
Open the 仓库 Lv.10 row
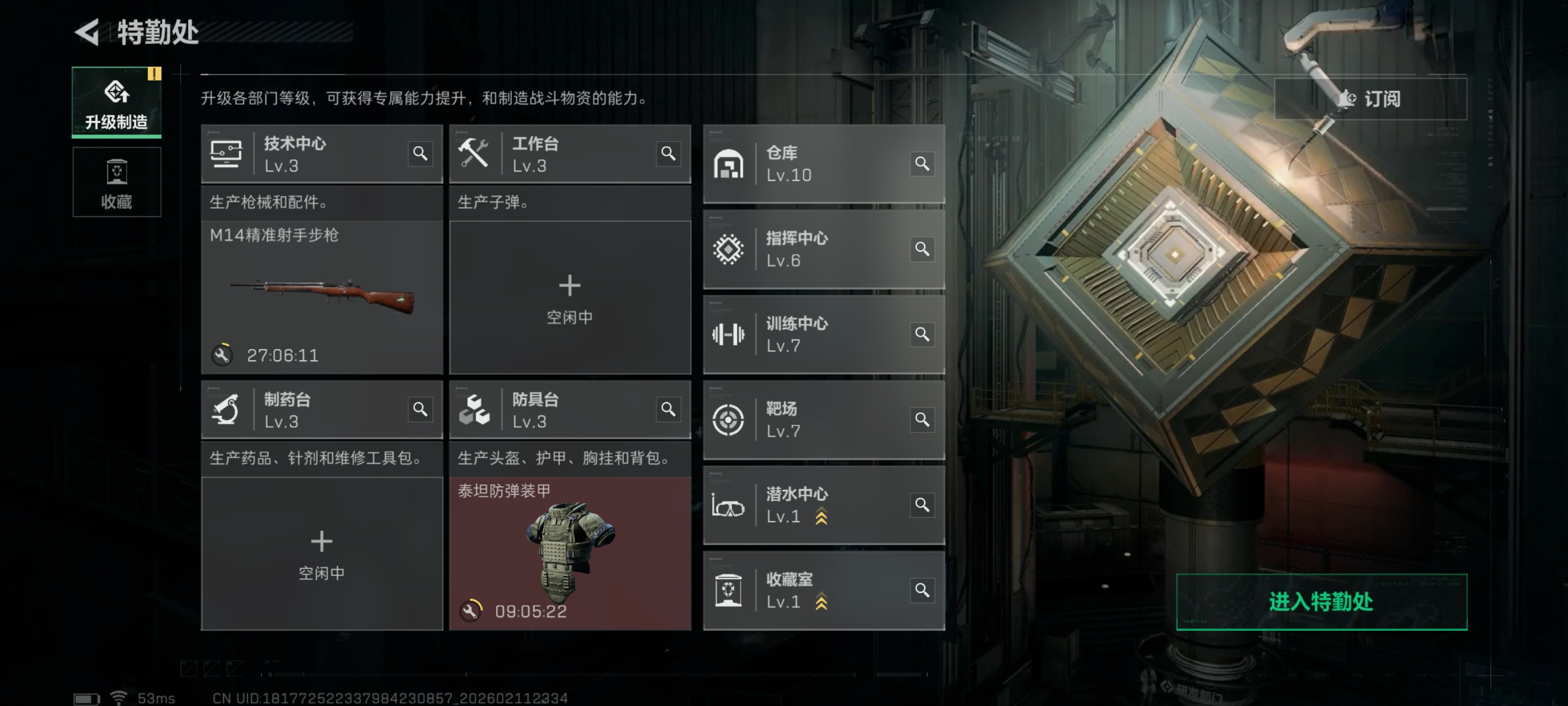tap(810, 163)
